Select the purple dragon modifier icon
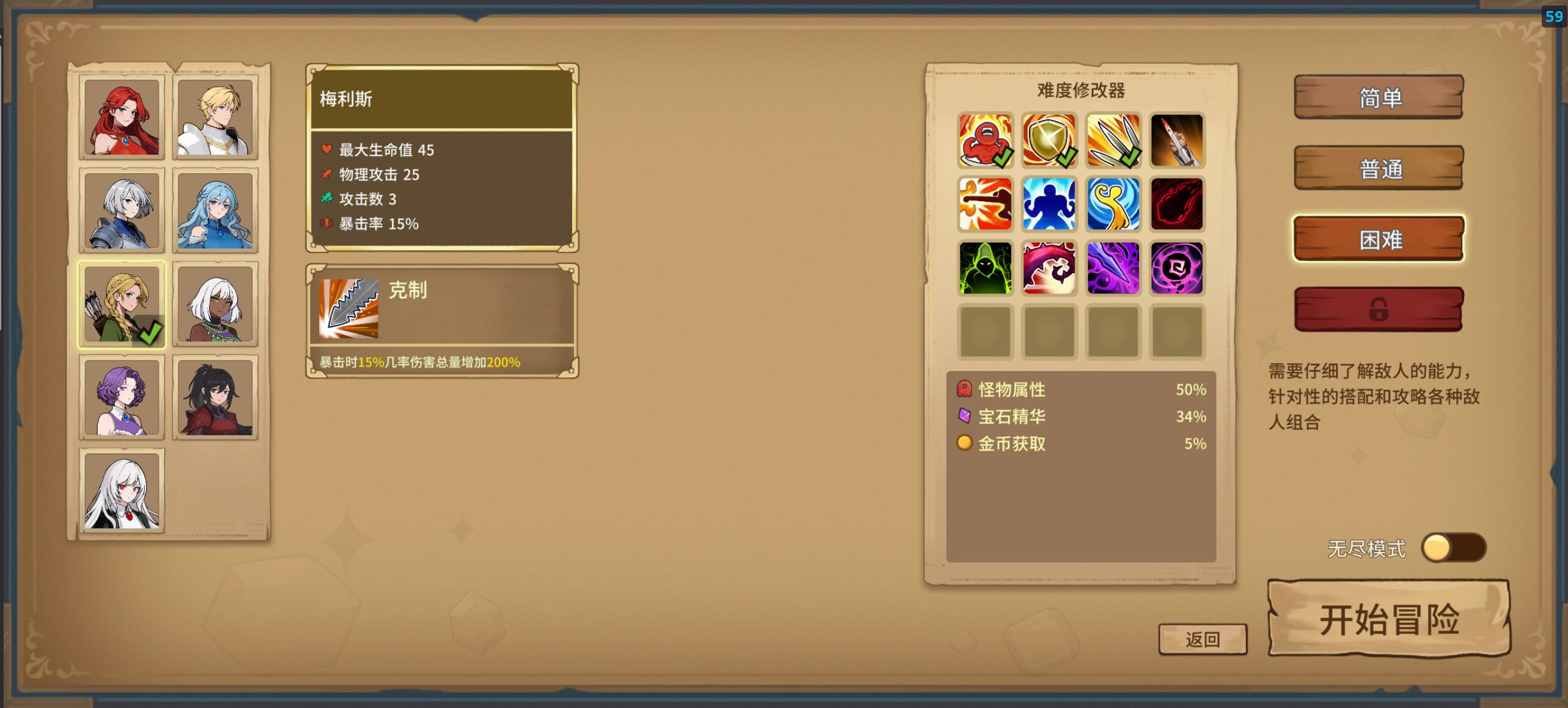Screen dimensions: 1568x708 pyautogui.click(x=1049, y=267)
